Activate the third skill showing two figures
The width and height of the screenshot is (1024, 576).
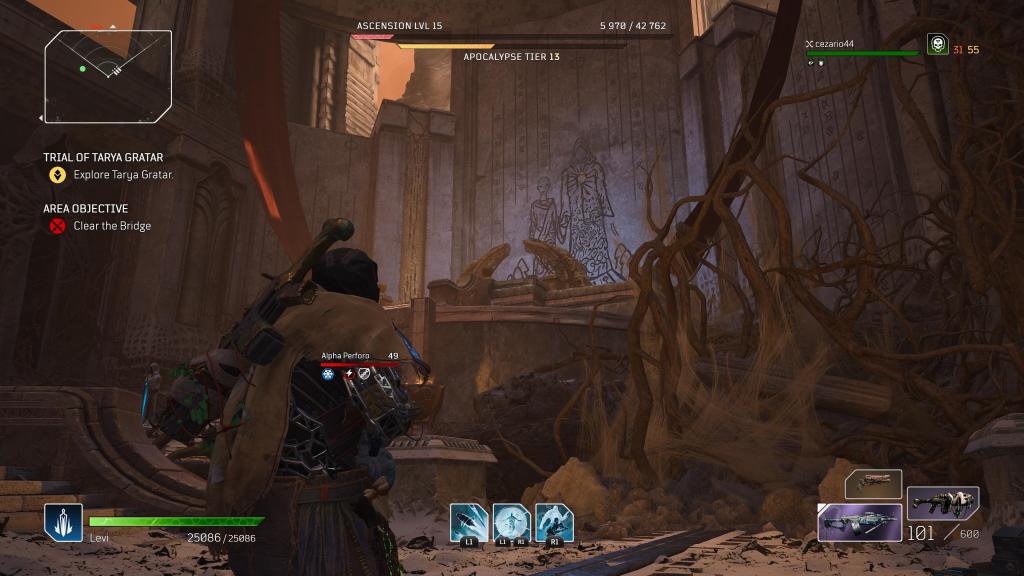point(554,521)
